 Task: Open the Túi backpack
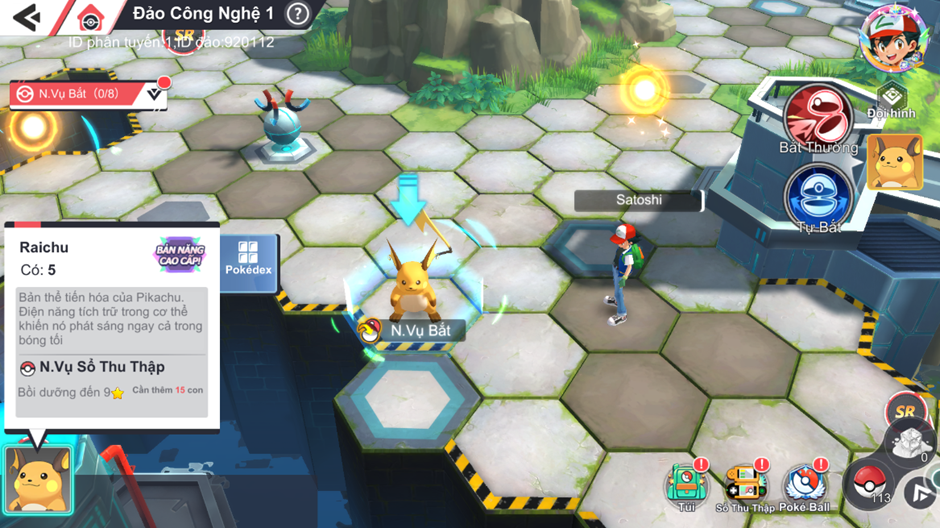tap(687, 487)
